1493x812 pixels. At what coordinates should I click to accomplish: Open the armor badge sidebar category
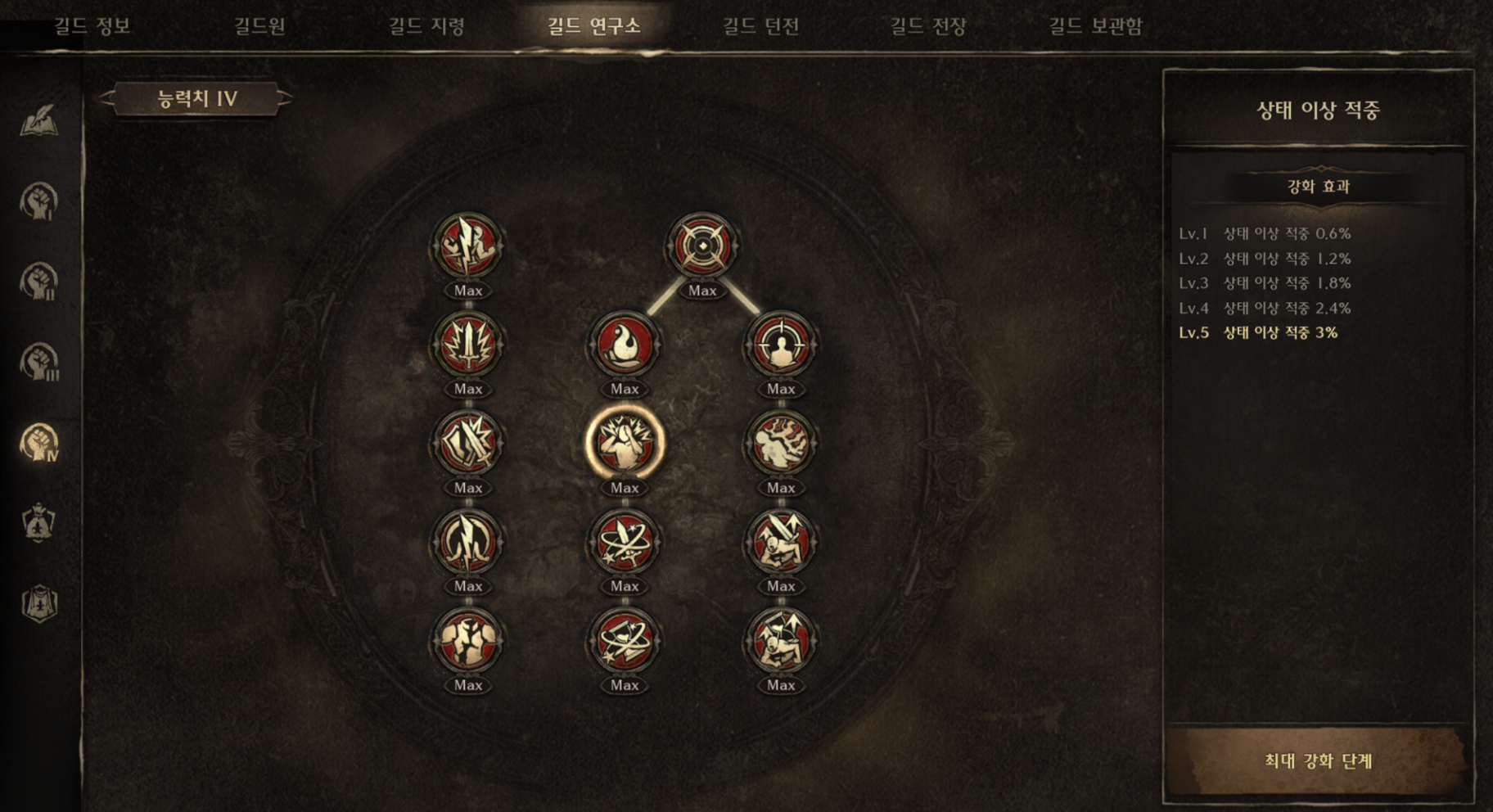(38, 603)
